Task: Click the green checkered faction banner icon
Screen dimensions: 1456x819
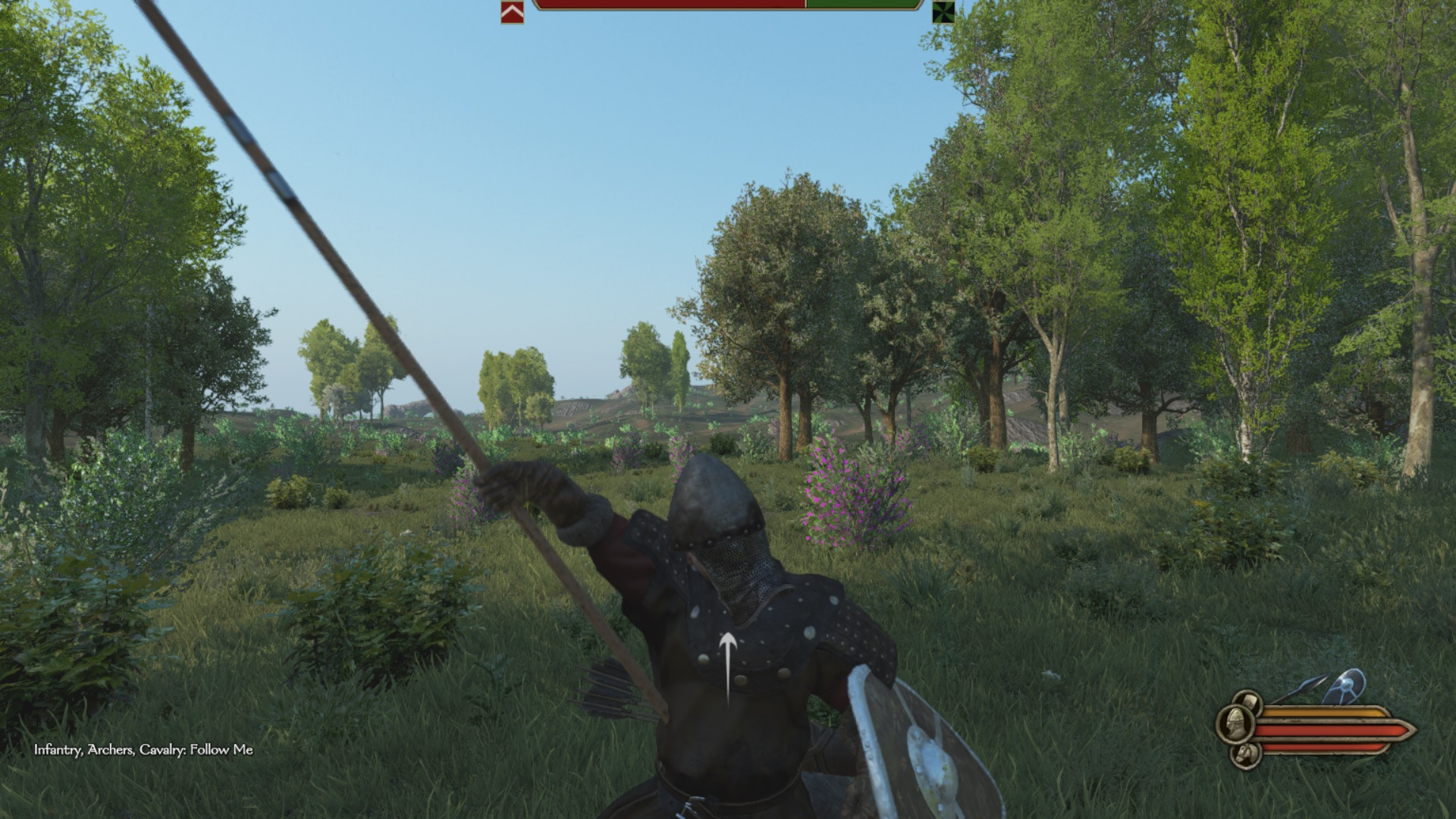Action: click(943, 13)
